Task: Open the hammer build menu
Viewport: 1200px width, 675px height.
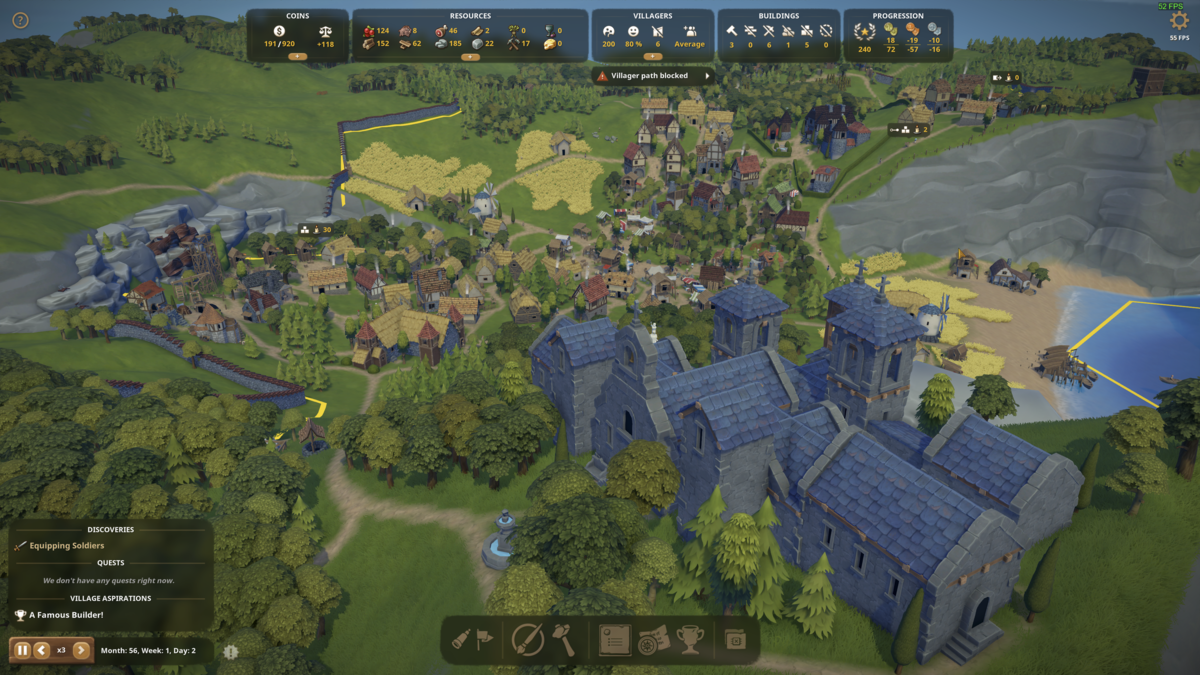Action: pos(564,640)
